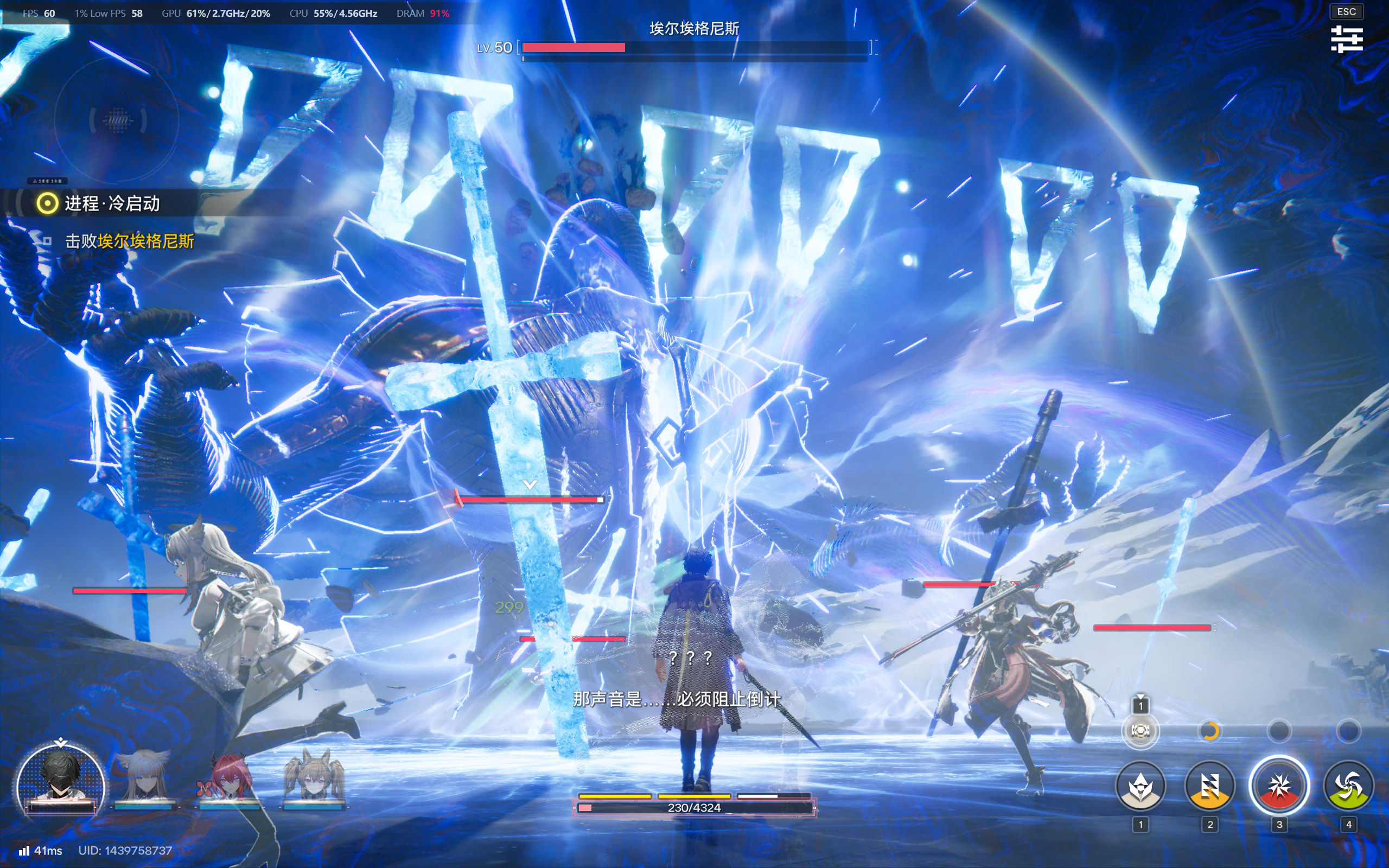Activate the highlighted red burst skill
Screen dimensions: 1389x868
tap(1279, 786)
